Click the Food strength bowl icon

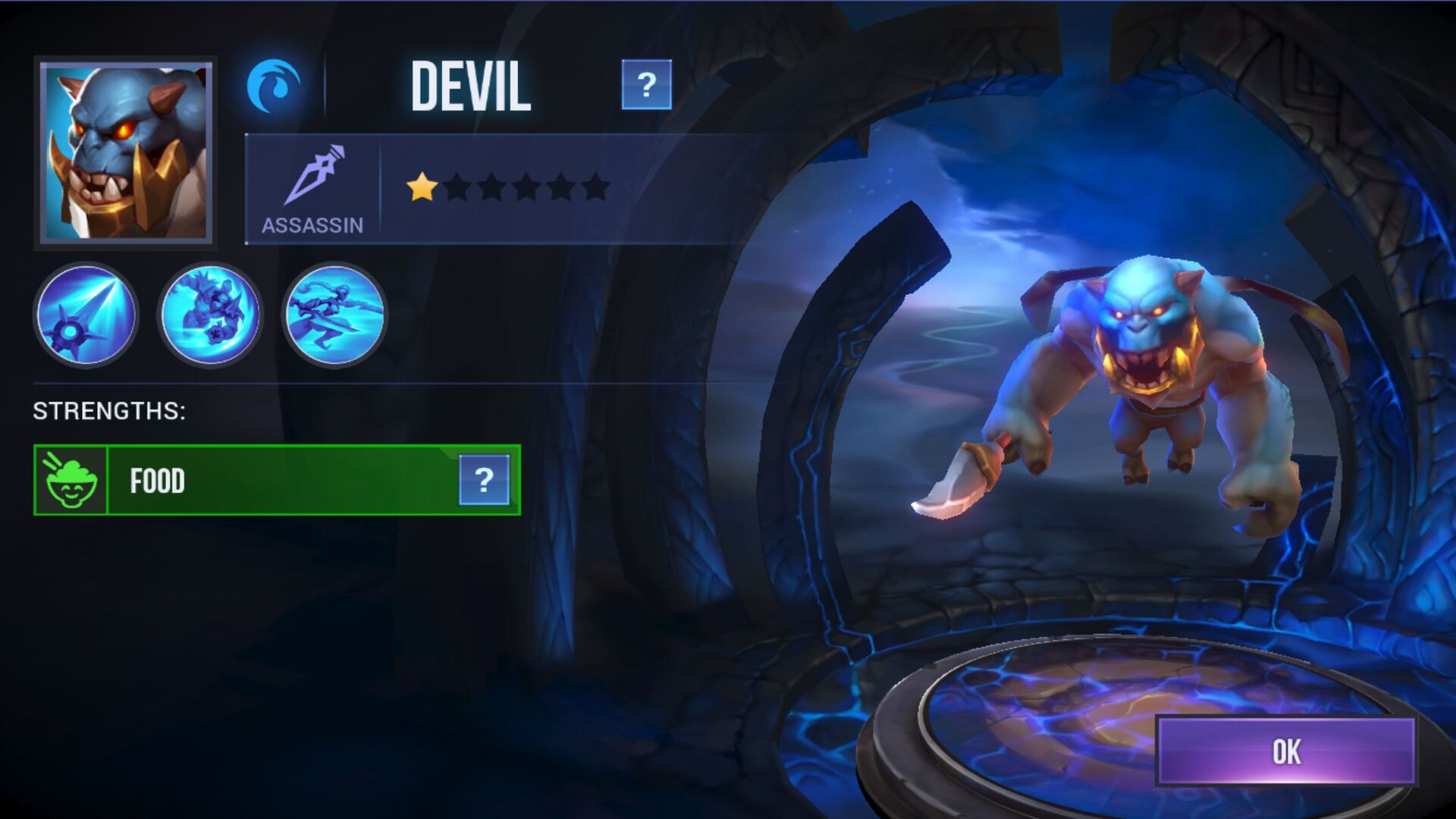click(x=72, y=479)
